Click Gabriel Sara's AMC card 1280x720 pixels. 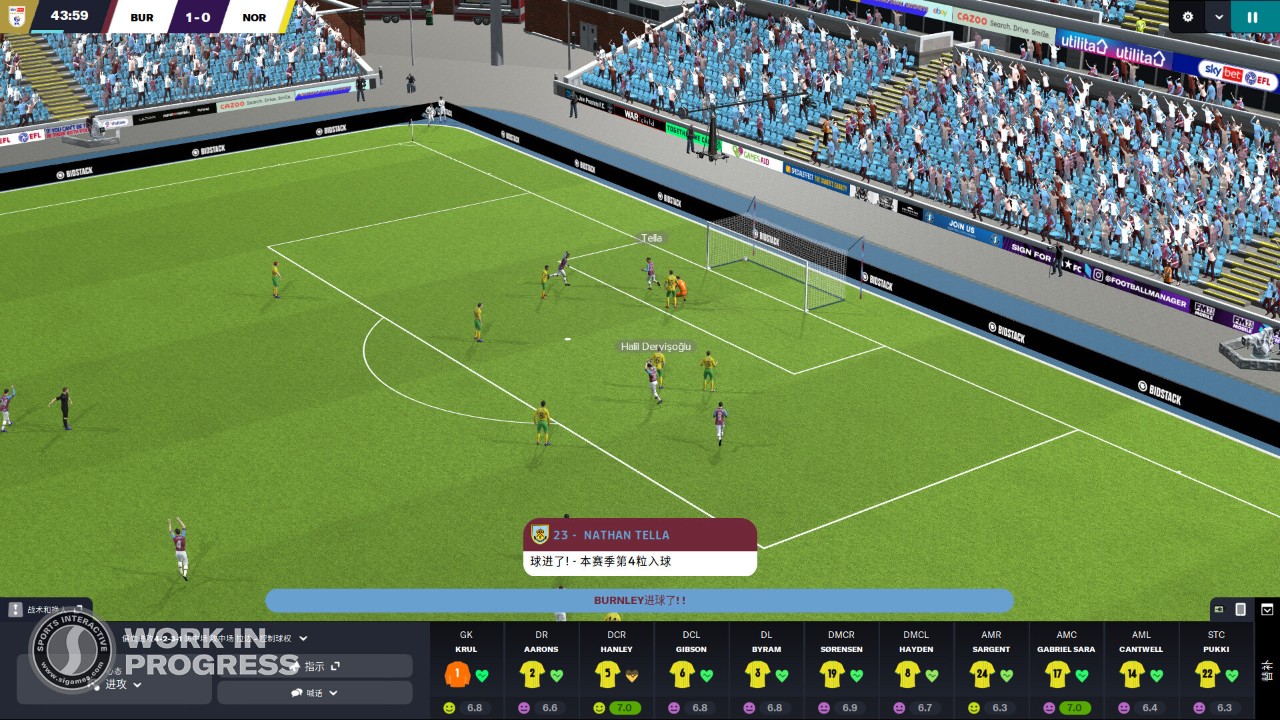click(x=1066, y=671)
